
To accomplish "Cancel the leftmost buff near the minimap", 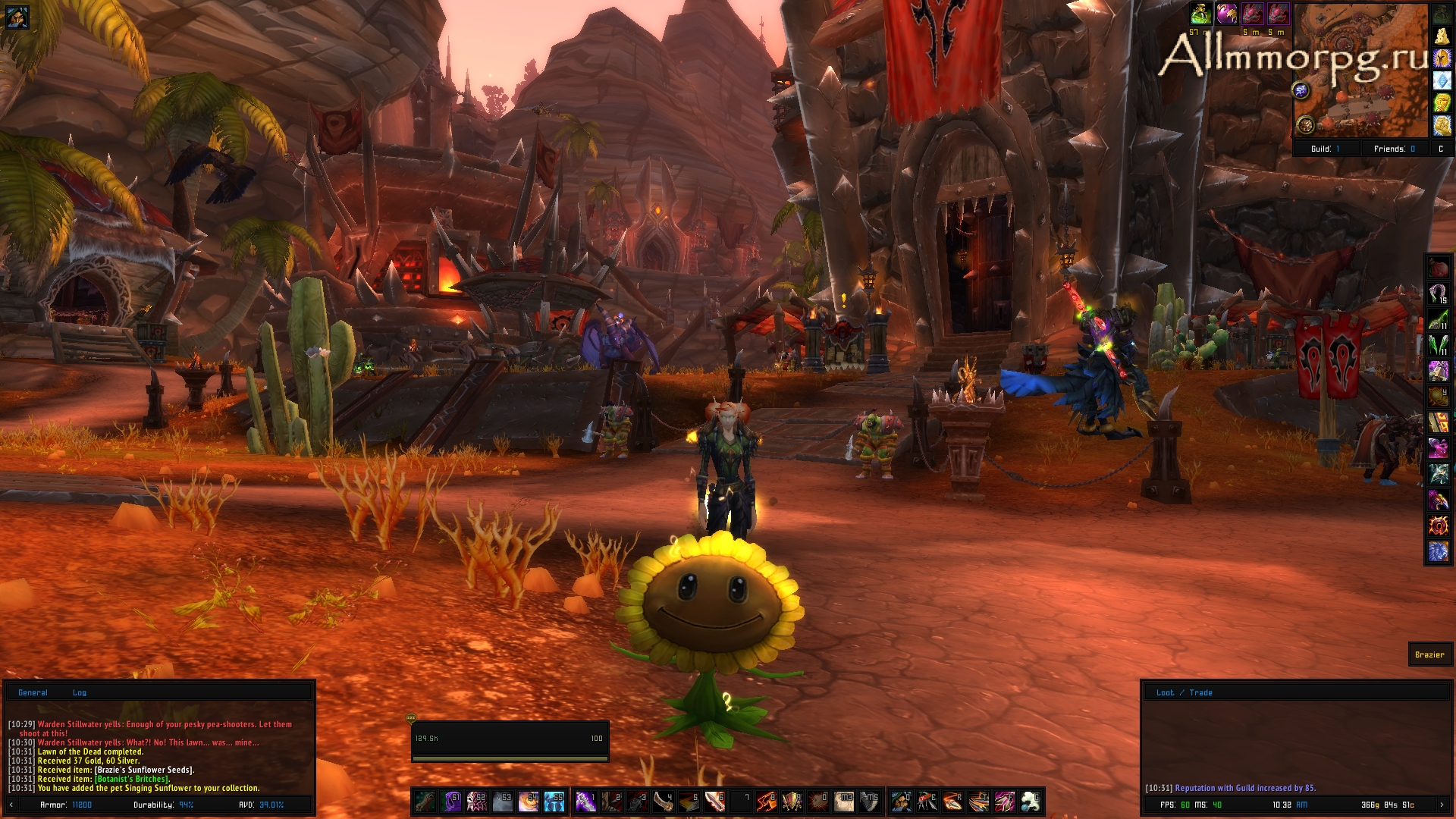I will coord(1200,15).
